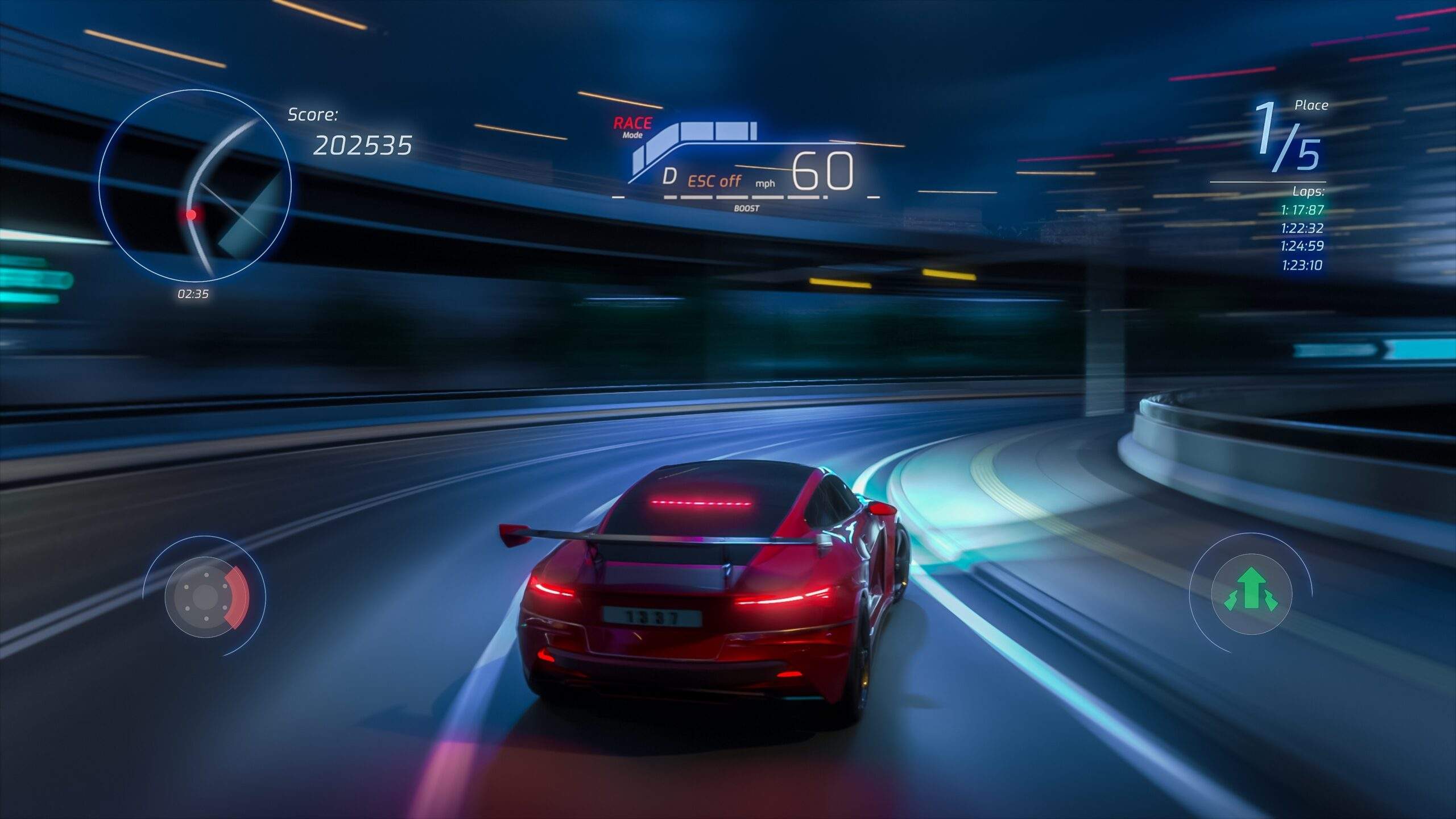Image resolution: width=1456 pixels, height=819 pixels.
Task: Click the circular track minimap
Action: (x=195, y=185)
